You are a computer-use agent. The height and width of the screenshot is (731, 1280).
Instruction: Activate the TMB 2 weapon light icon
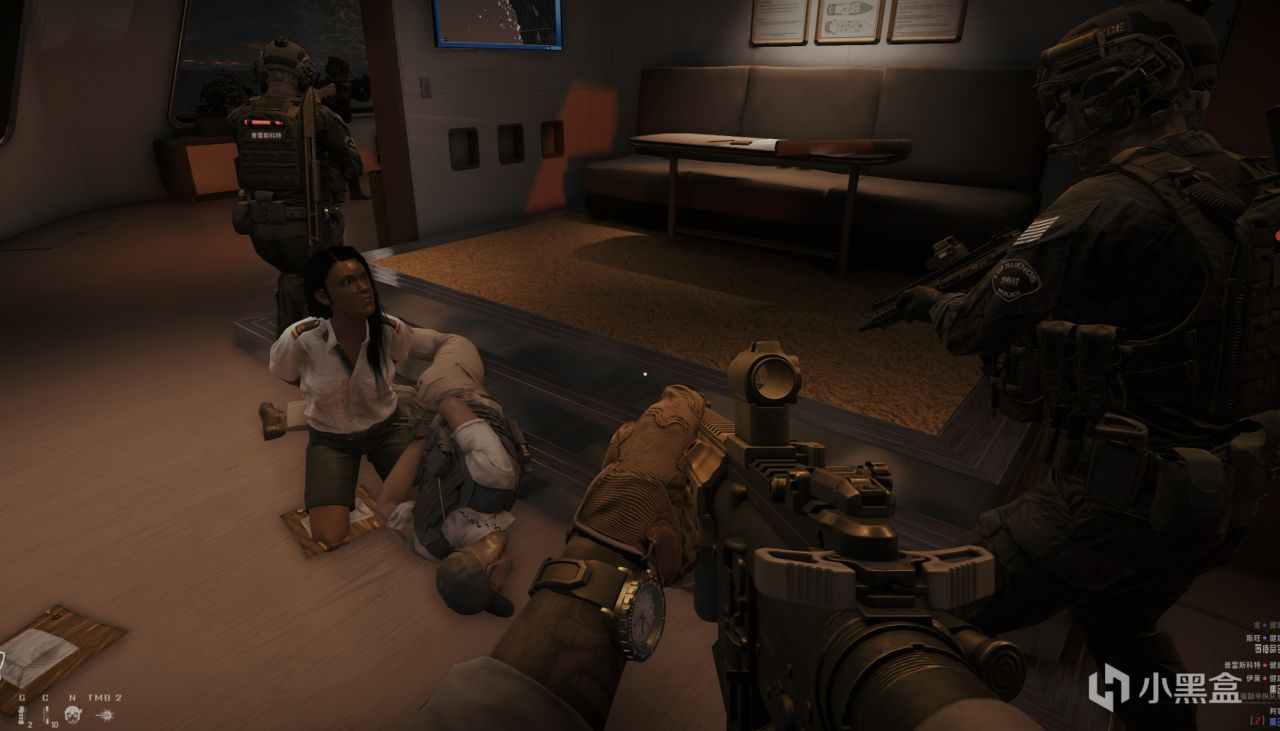click(x=105, y=714)
